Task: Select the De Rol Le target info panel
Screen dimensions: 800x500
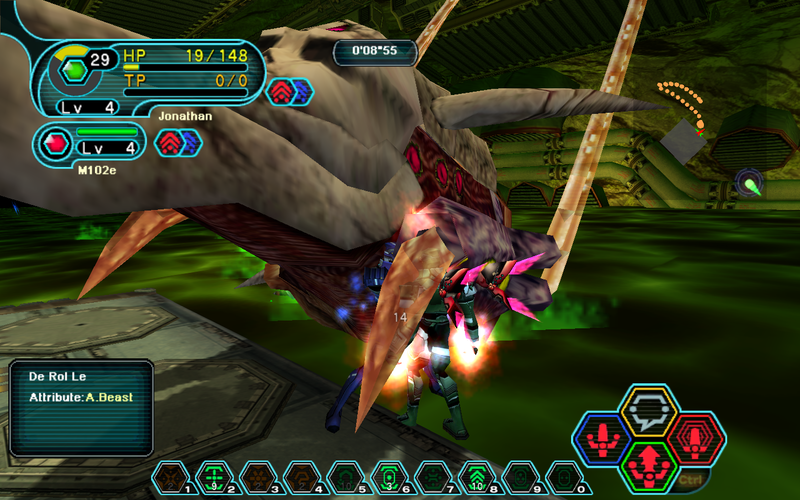Action: (x=82, y=407)
